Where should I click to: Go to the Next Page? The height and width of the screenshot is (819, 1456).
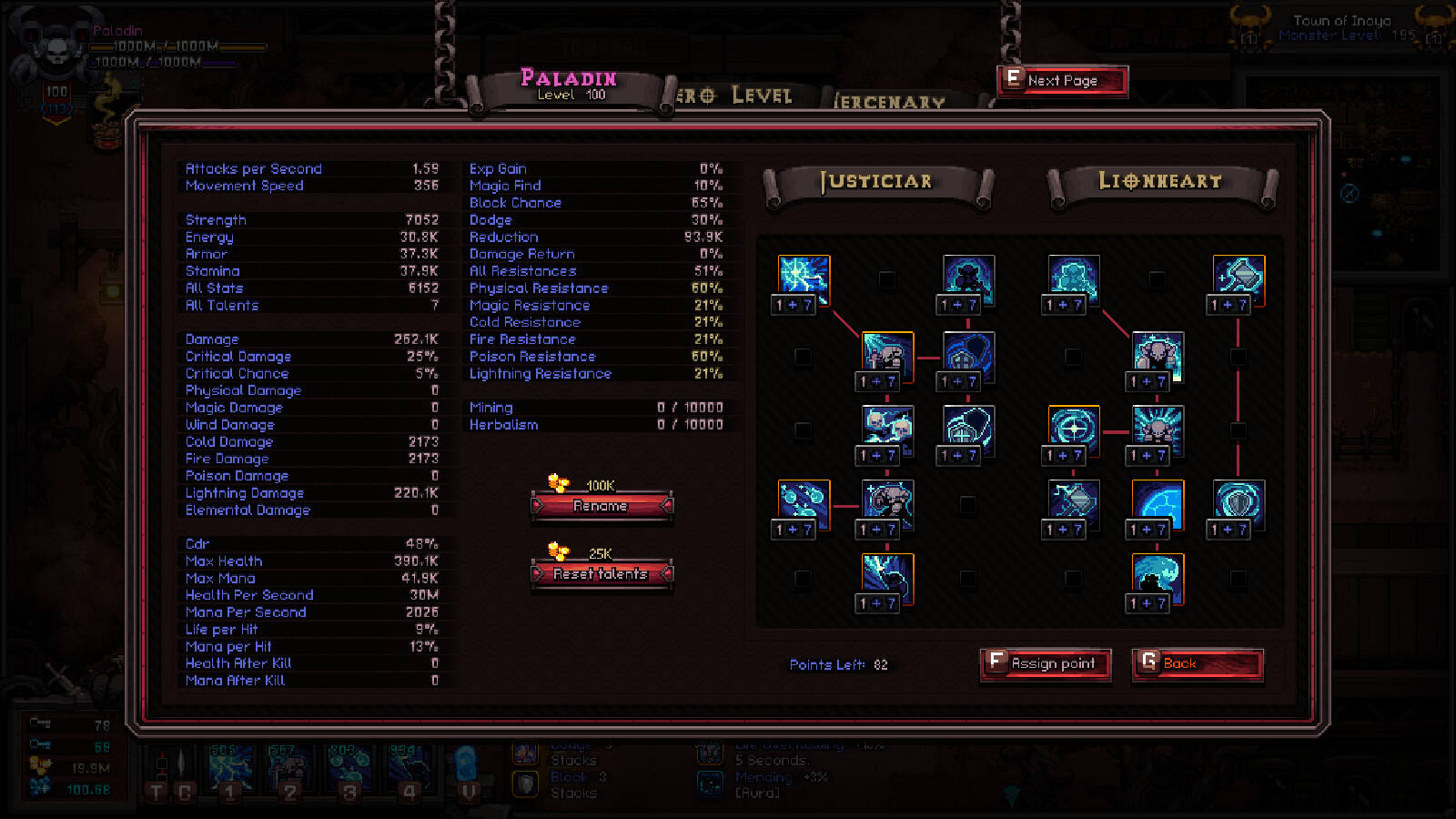coord(1063,81)
